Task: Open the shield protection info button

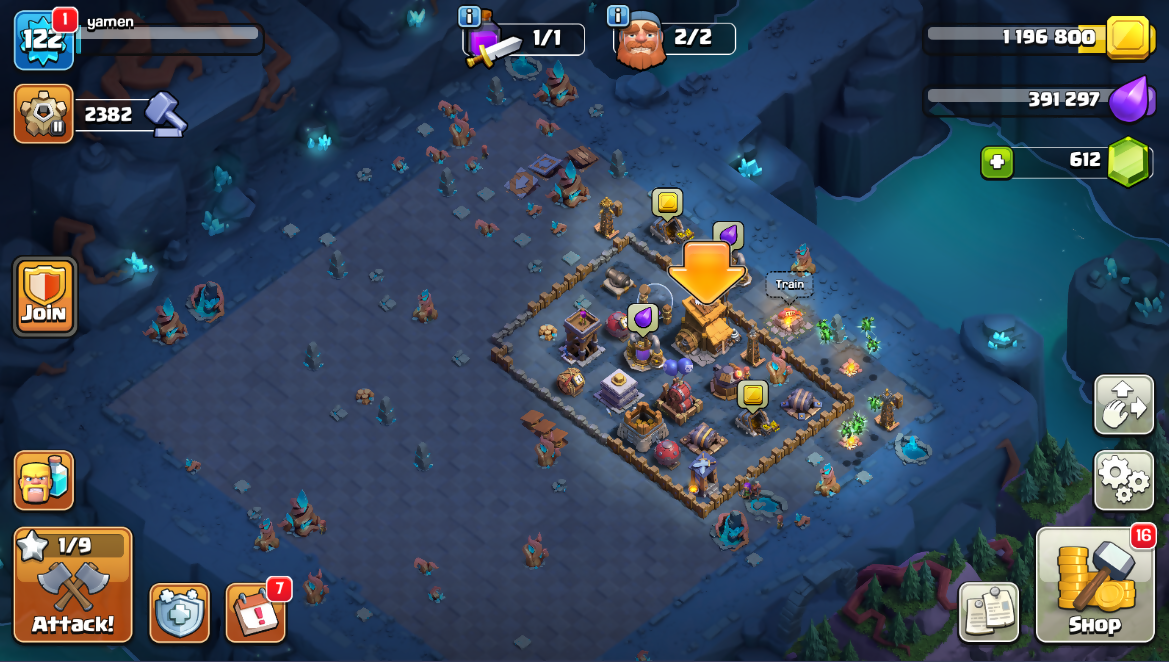Action: pyautogui.click(x=180, y=612)
